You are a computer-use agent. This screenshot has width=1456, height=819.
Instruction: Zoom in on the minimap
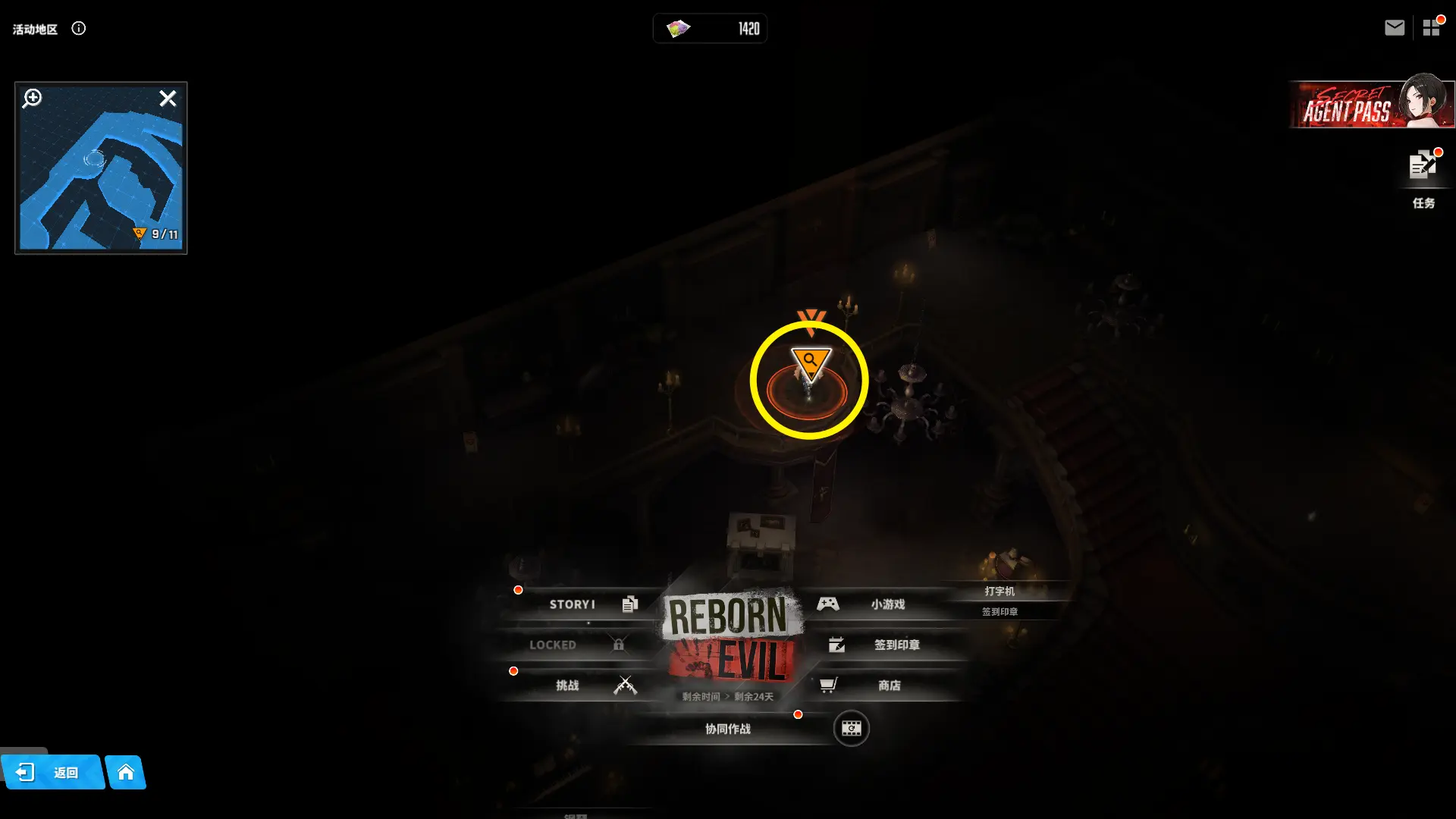click(x=33, y=99)
